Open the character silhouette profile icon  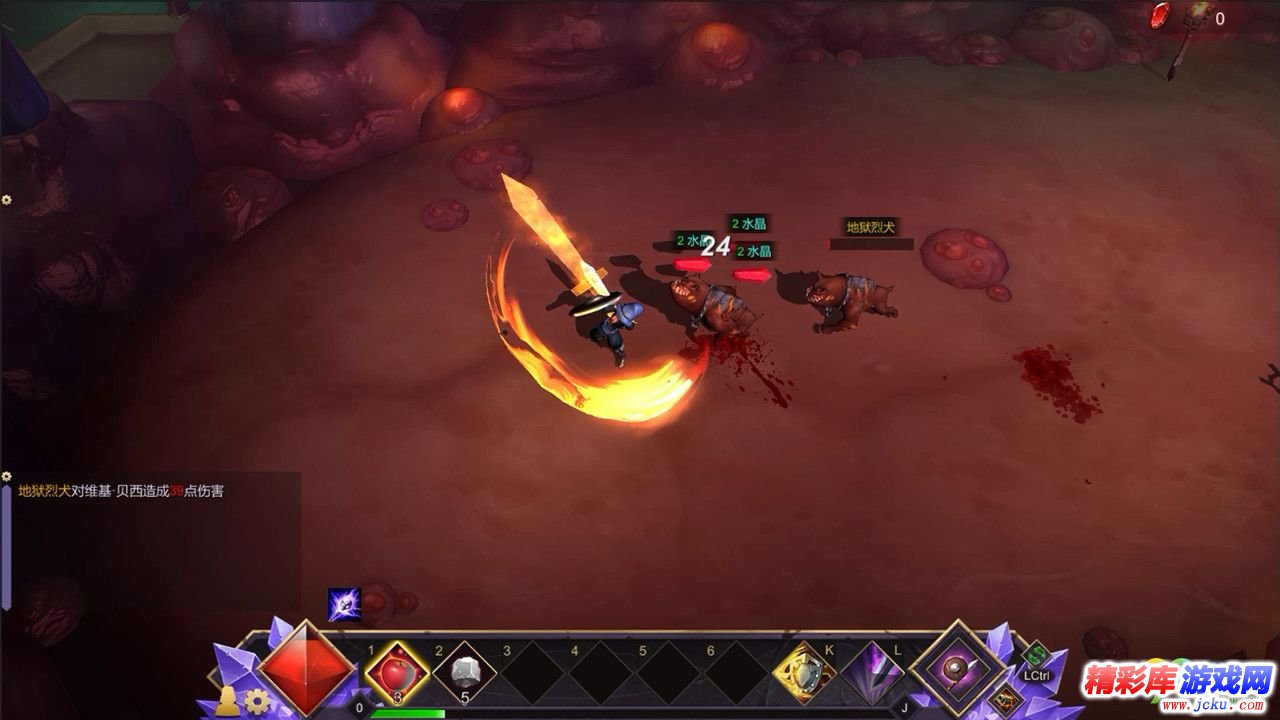click(x=228, y=700)
